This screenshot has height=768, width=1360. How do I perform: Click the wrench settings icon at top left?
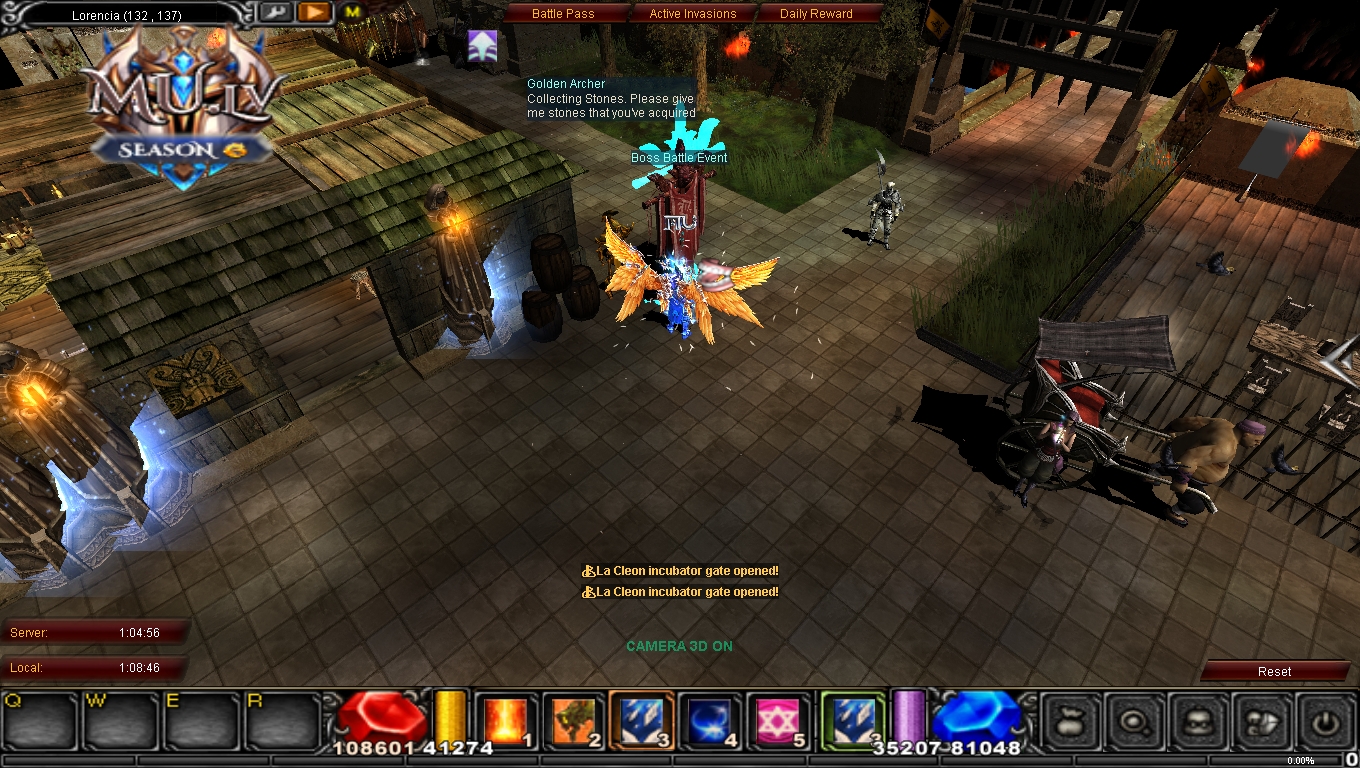point(277,12)
